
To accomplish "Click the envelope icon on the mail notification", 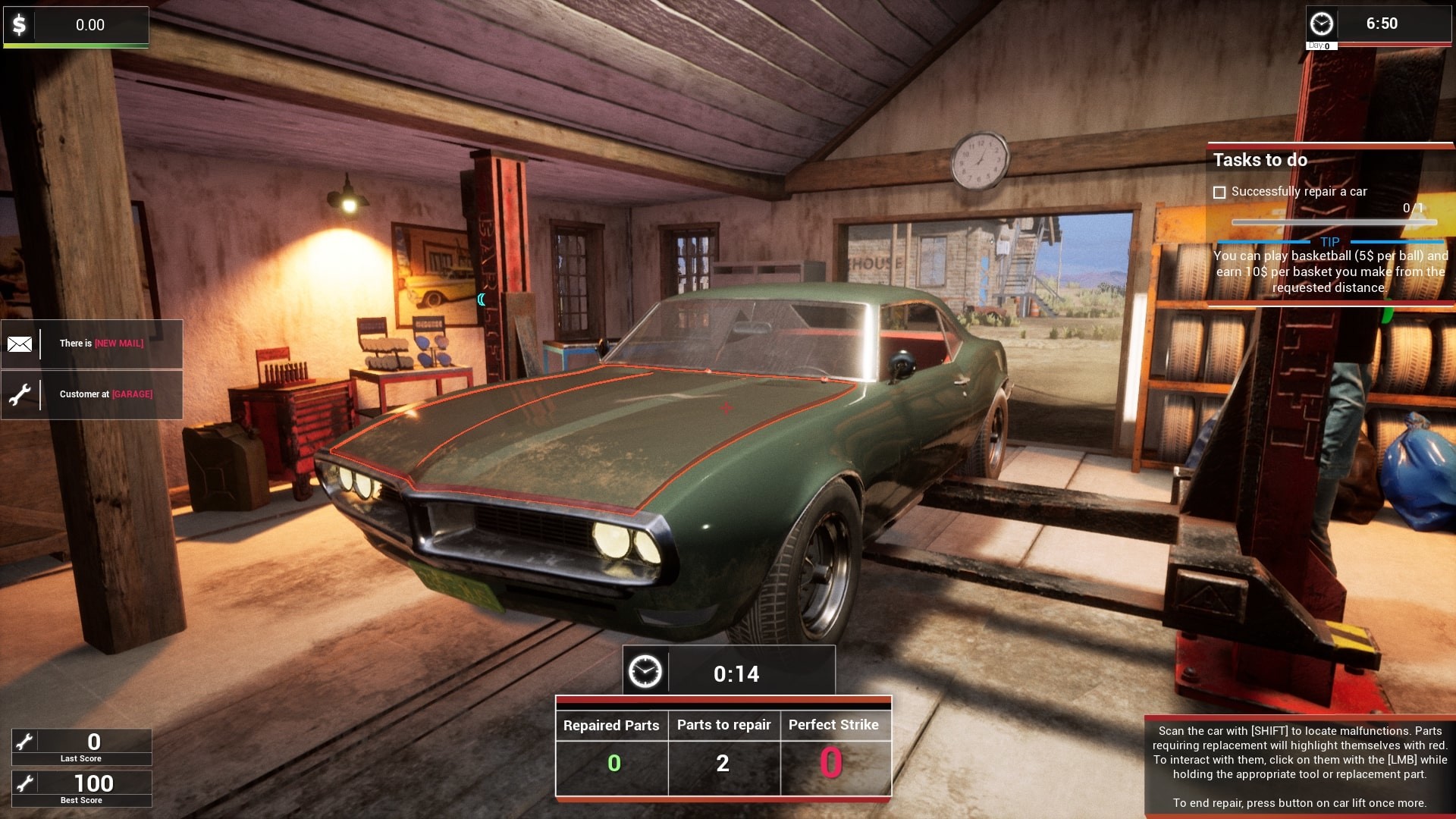I will coord(20,344).
